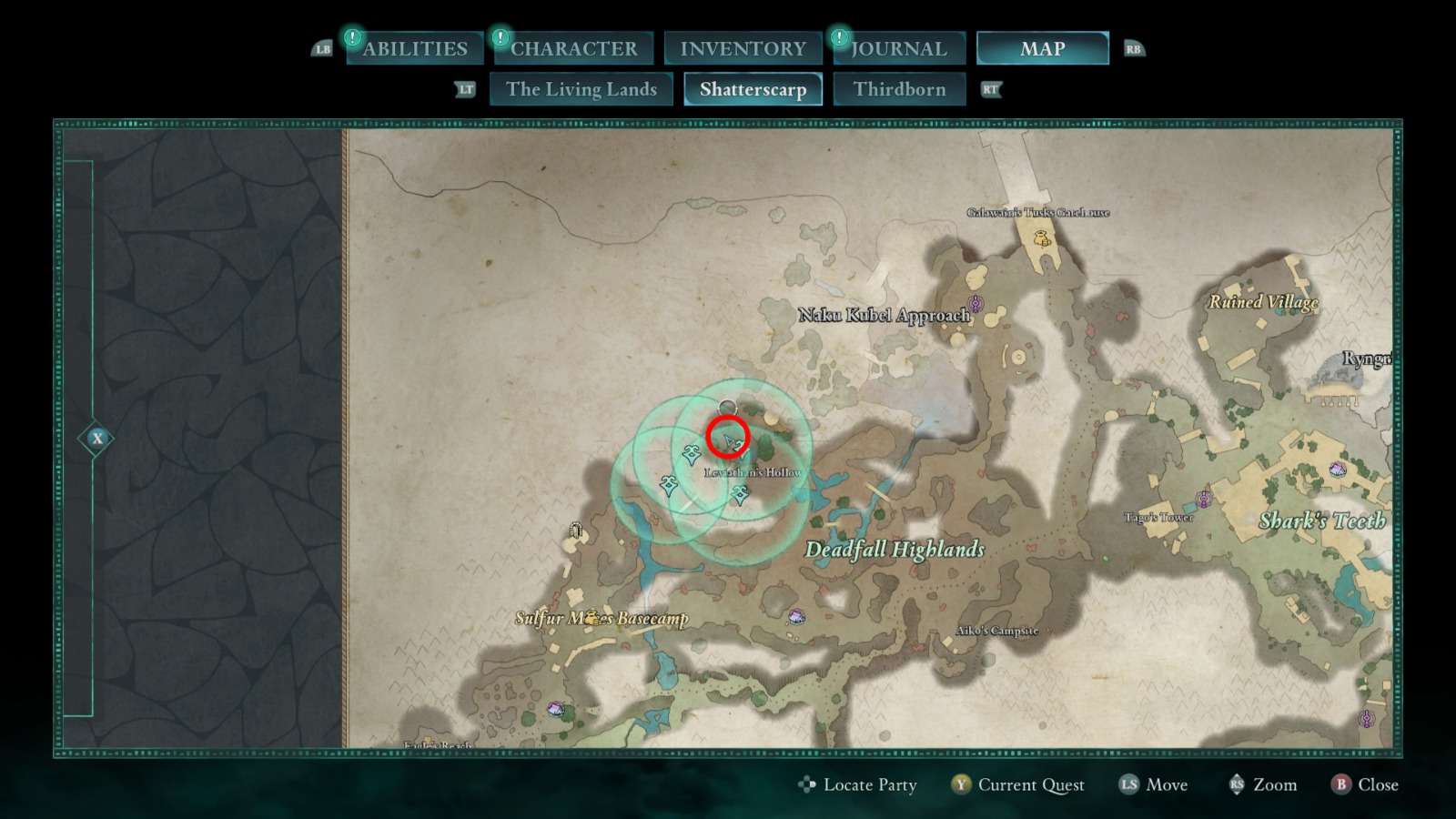1456x819 pixels.
Task: Click the player arrow marker on the map
Action: pos(731,442)
